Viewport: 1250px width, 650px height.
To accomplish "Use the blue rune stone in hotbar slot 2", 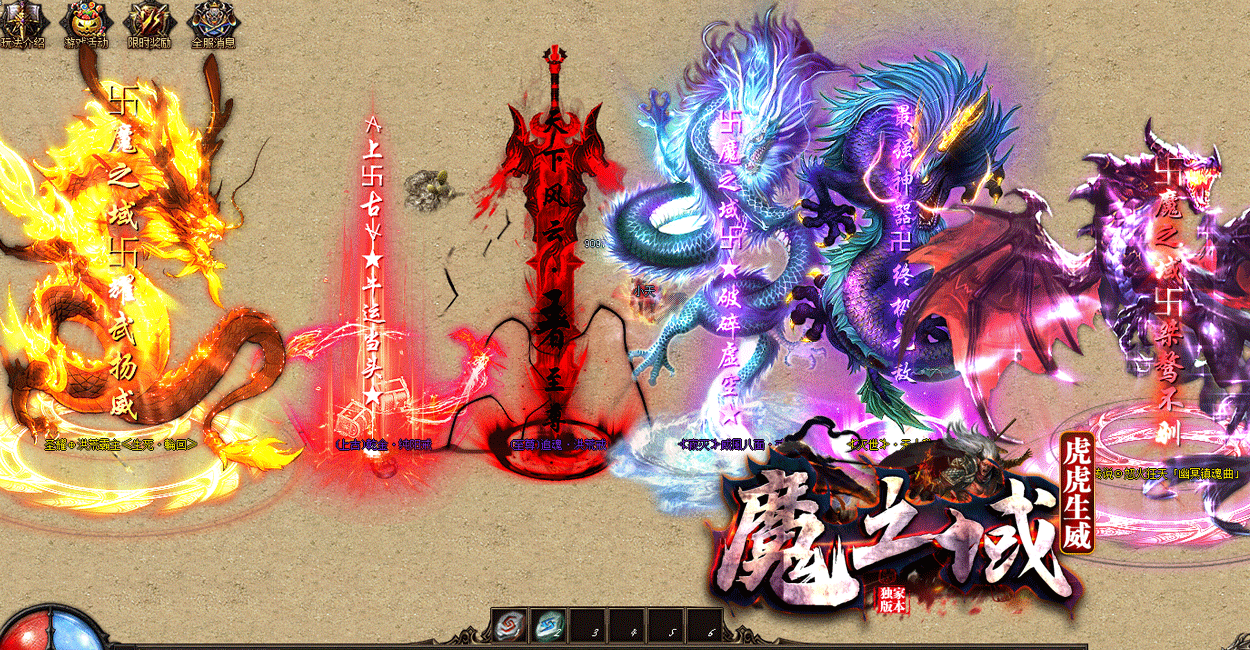I will 547,626.
